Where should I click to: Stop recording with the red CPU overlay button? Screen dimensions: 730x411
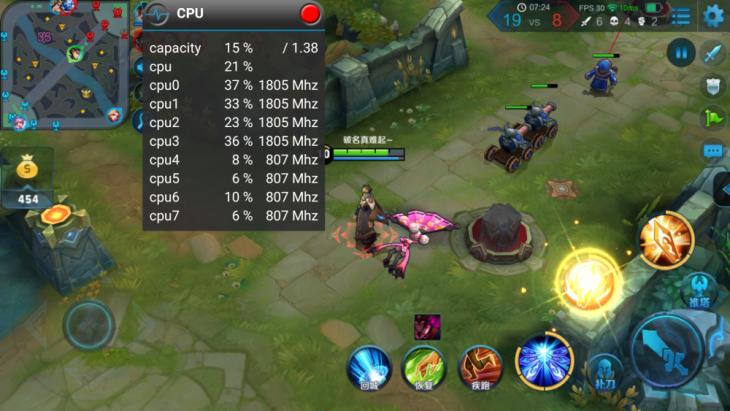pyautogui.click(x=310, y=13)
